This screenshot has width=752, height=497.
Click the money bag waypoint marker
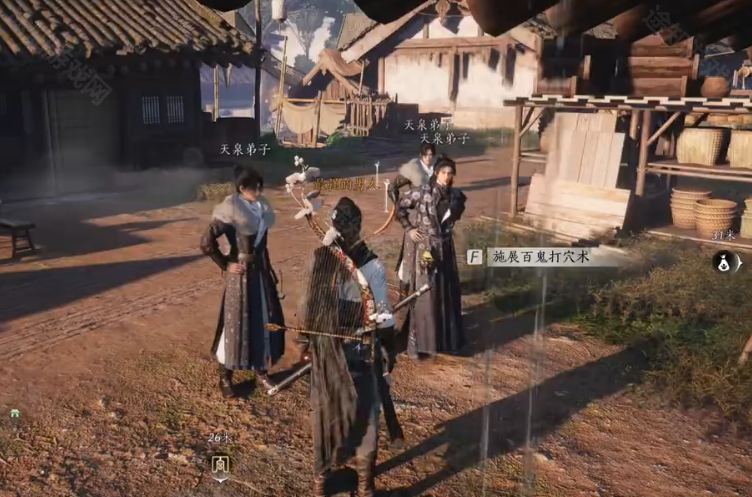point(724,263)
